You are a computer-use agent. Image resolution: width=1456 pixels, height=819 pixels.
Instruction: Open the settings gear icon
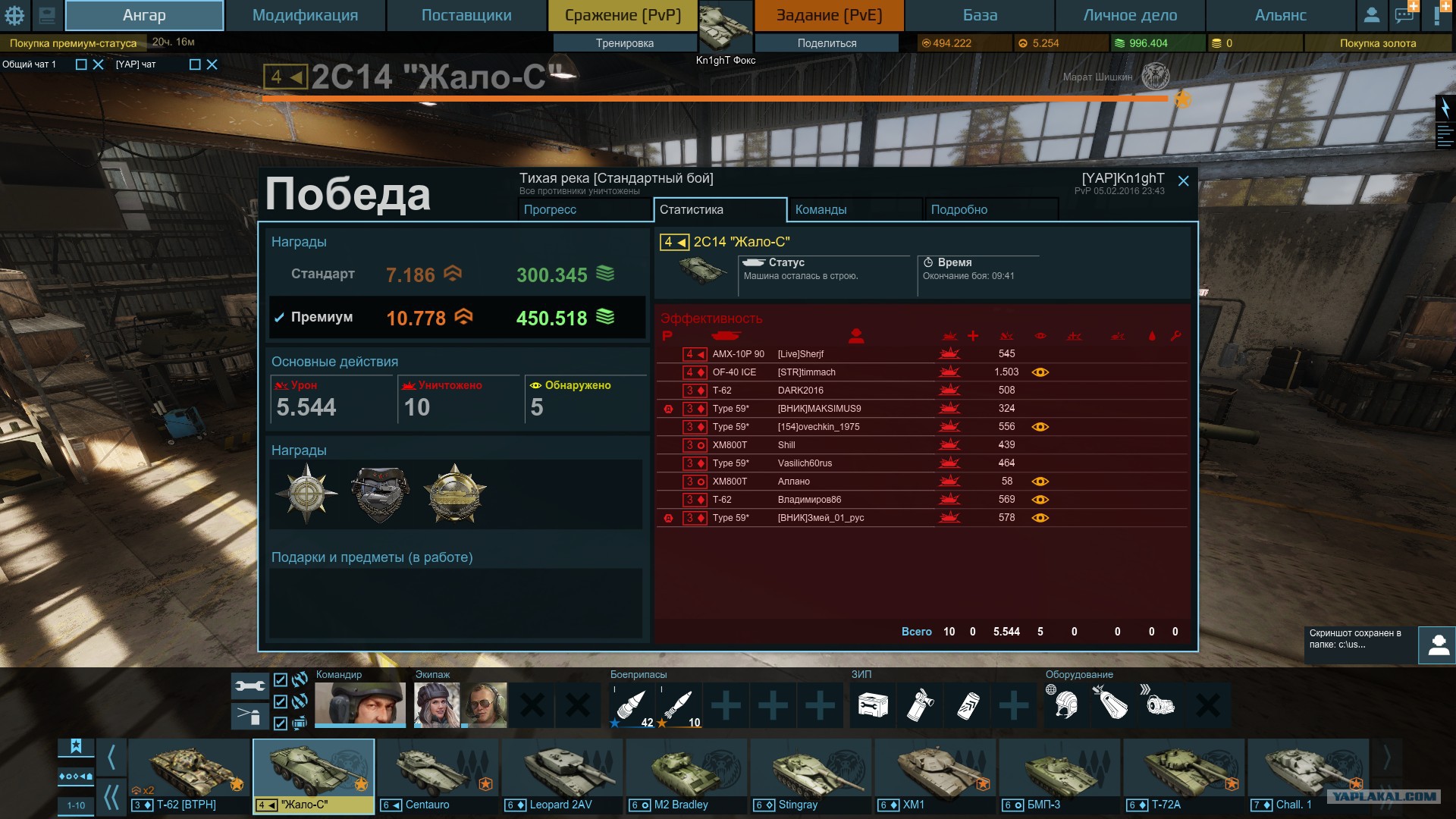pyautogui.click(x=14, y=15)
